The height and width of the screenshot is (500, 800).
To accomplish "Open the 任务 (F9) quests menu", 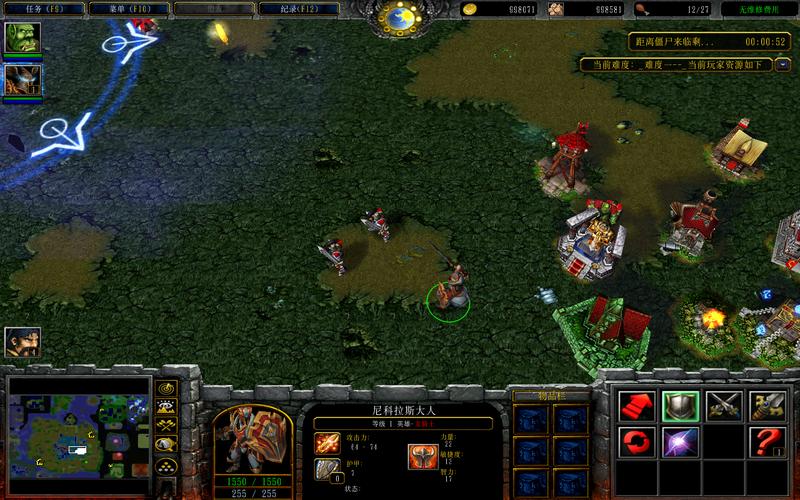I will tap(42, 10).
